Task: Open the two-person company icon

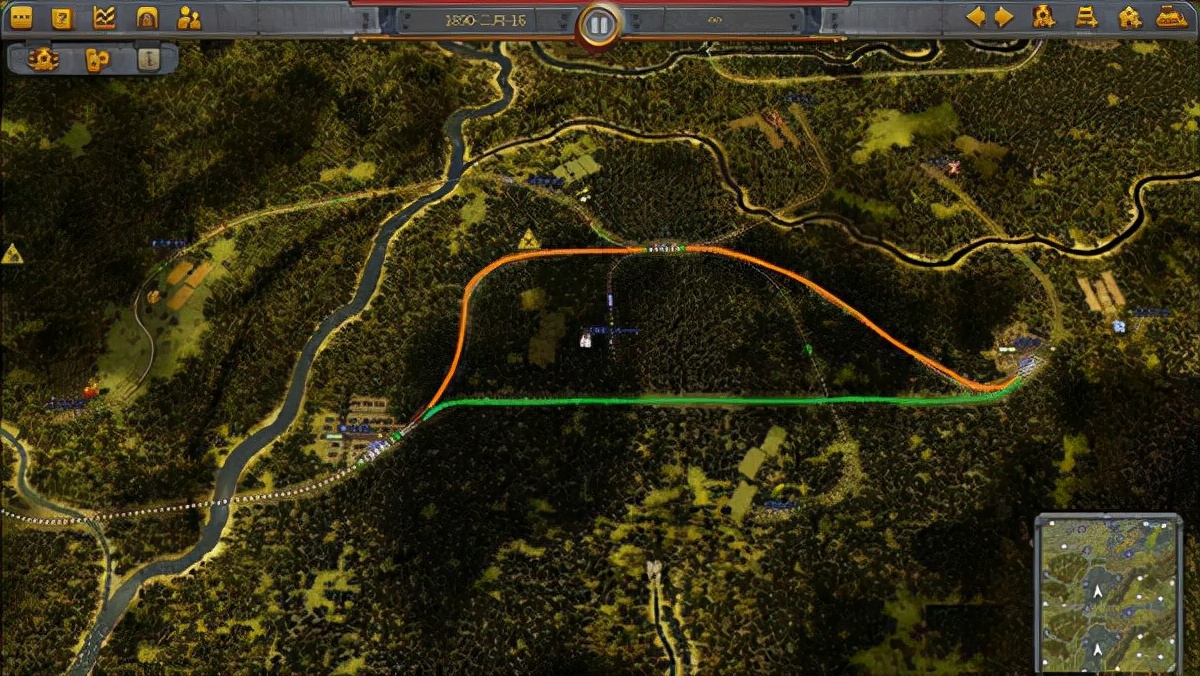Action: point(188,17)
